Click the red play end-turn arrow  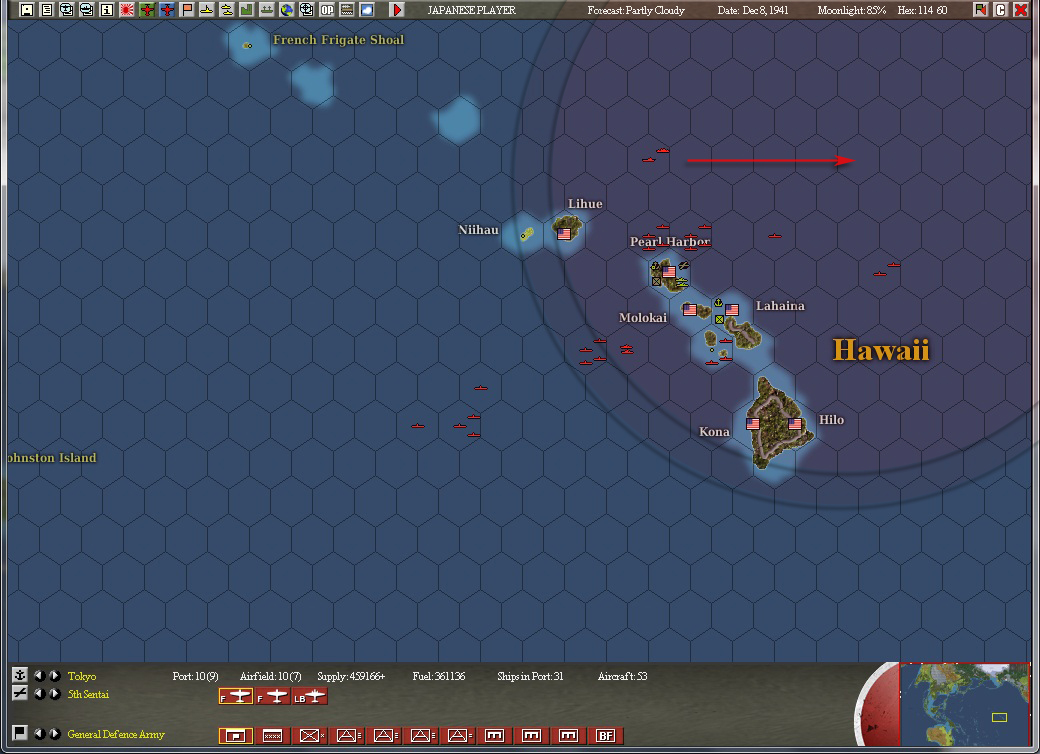(x=397, y=10)
